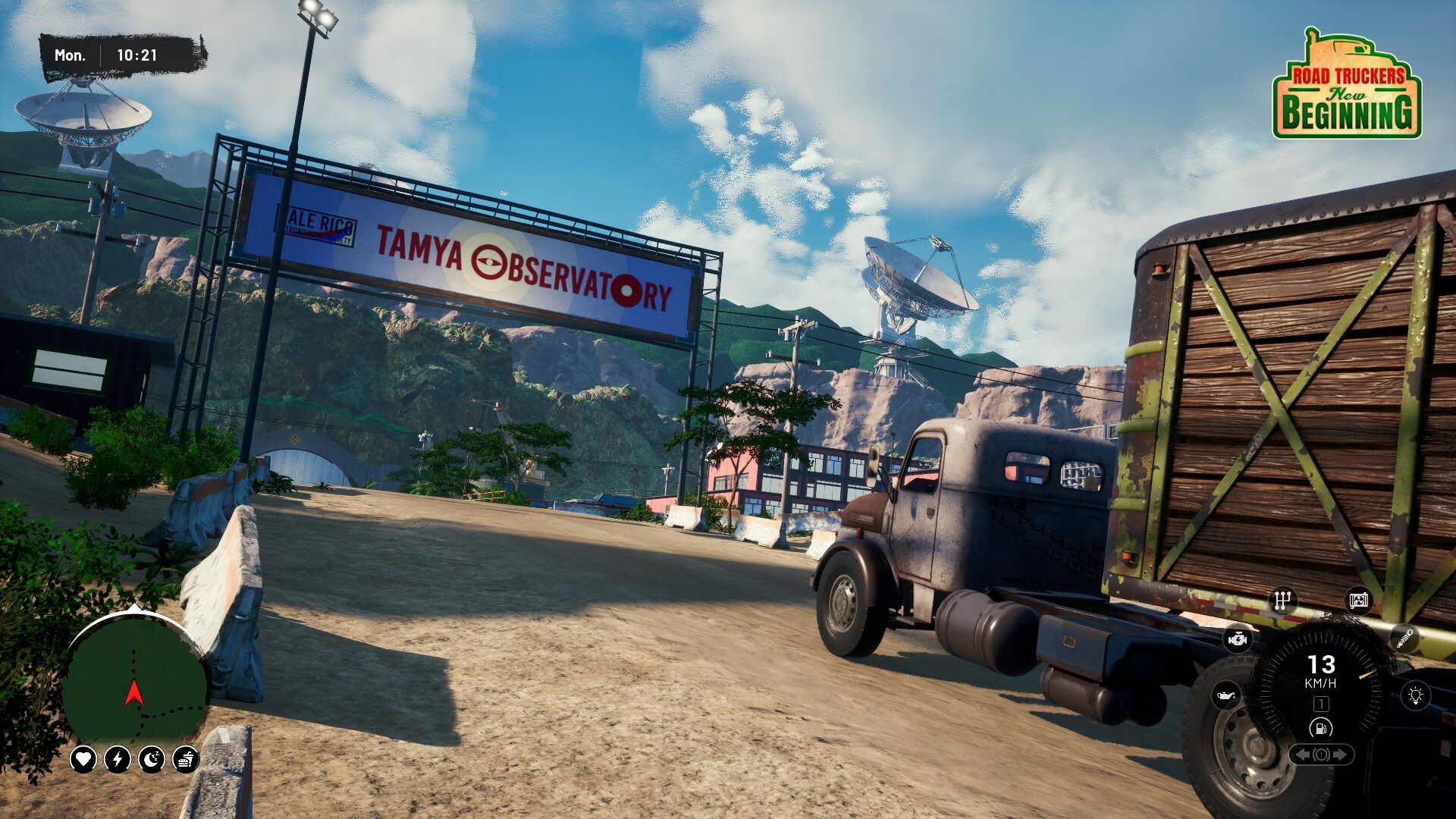Toggle the light bulb headlights icon
Viewport: 1456px width, 819px height.
click(x=1415, y=695)
